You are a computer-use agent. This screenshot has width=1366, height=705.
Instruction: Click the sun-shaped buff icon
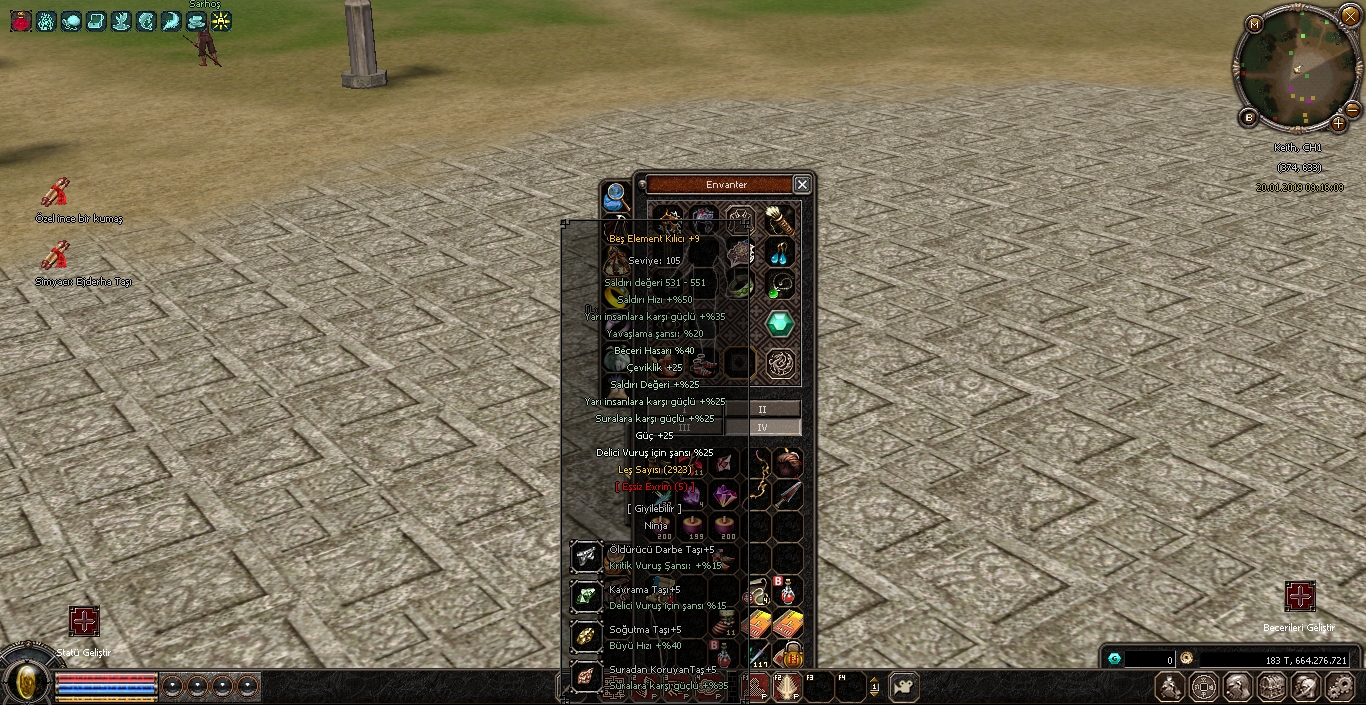[x=221, y=20]
